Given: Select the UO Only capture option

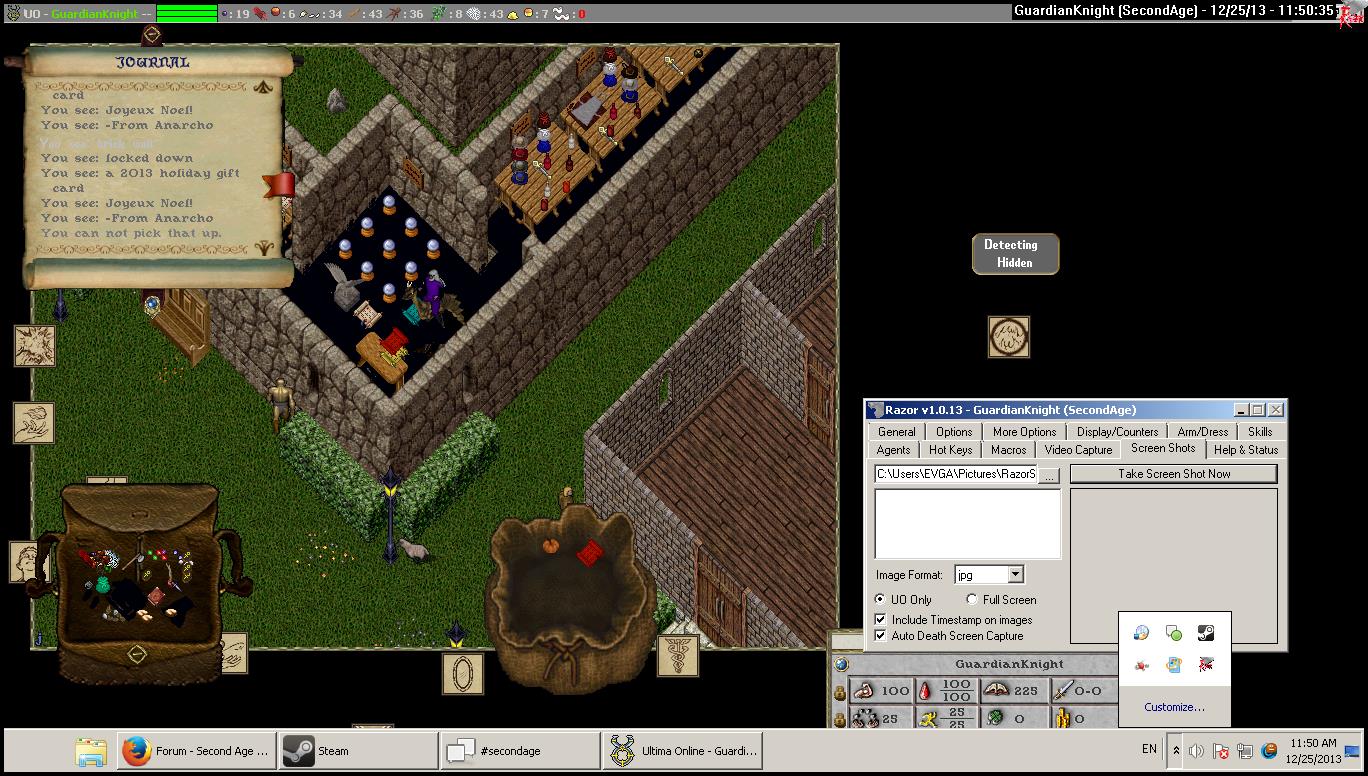Looking at the screenshot, I should tap(880, 599).
